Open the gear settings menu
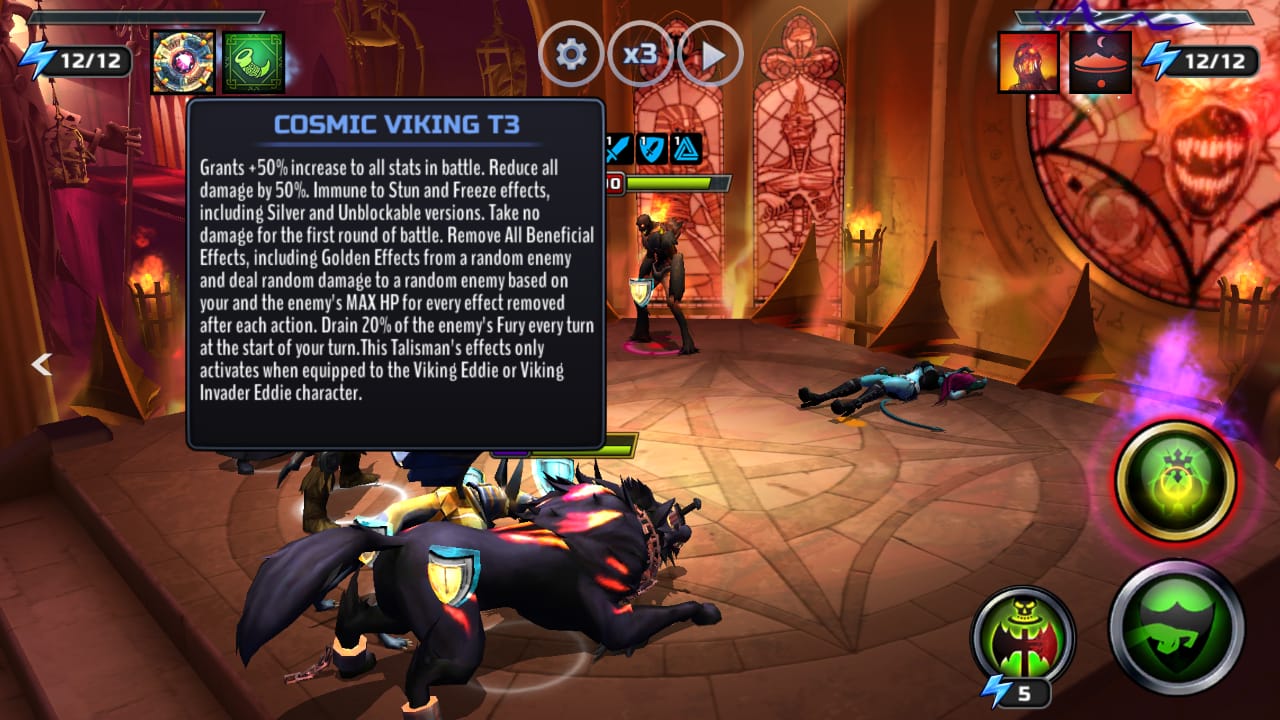This screenshot has width=1280, height=720. (x=571, y=54)
